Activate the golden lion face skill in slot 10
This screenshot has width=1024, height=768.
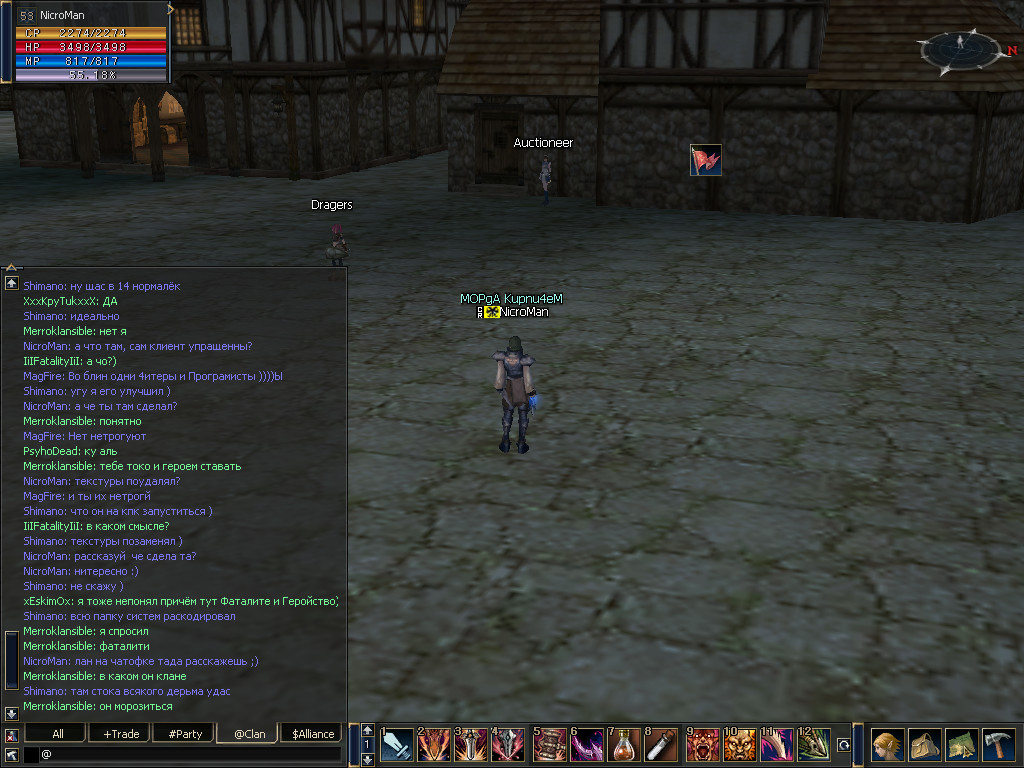tap(740, 745)
